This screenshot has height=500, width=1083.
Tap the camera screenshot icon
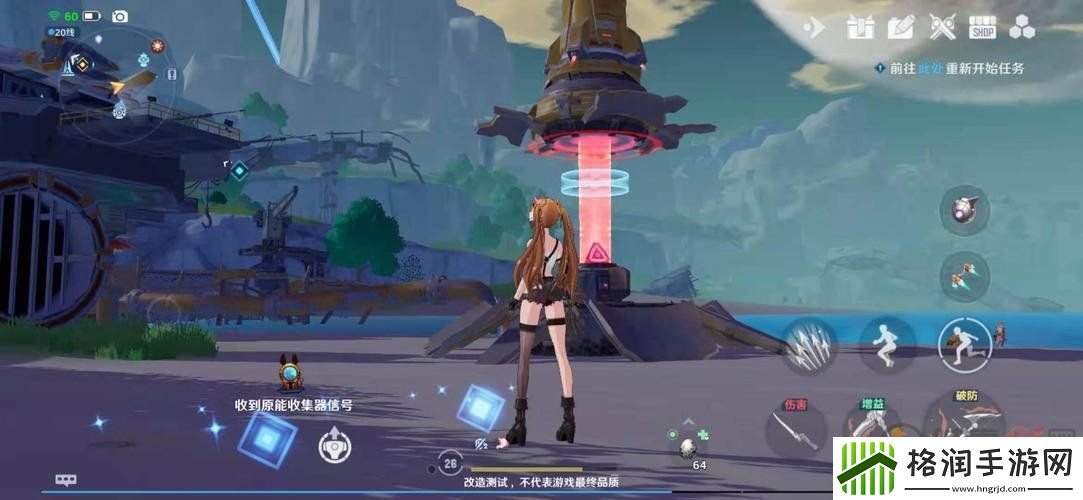120,16
